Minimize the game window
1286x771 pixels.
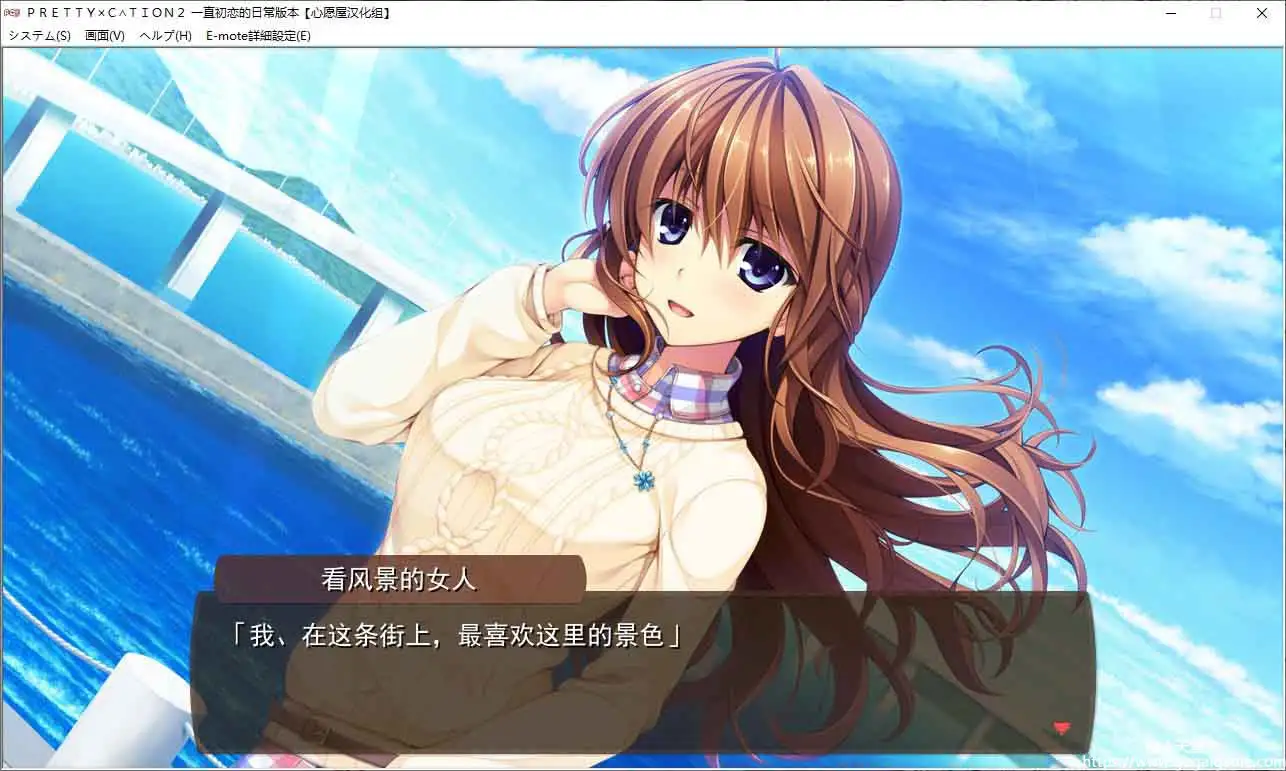click(1170, 13)
